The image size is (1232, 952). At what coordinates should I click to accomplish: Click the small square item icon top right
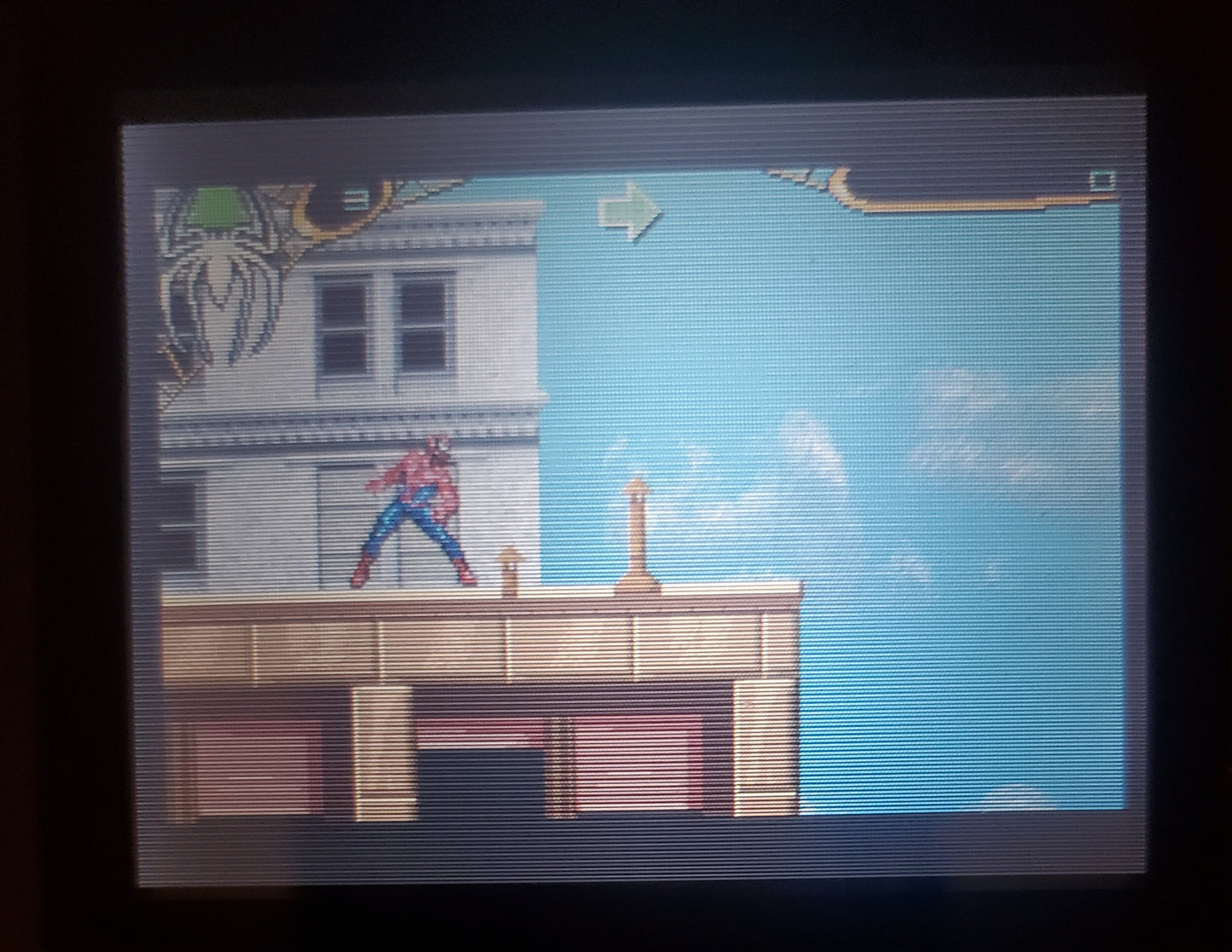click(x=1102, y=181)
